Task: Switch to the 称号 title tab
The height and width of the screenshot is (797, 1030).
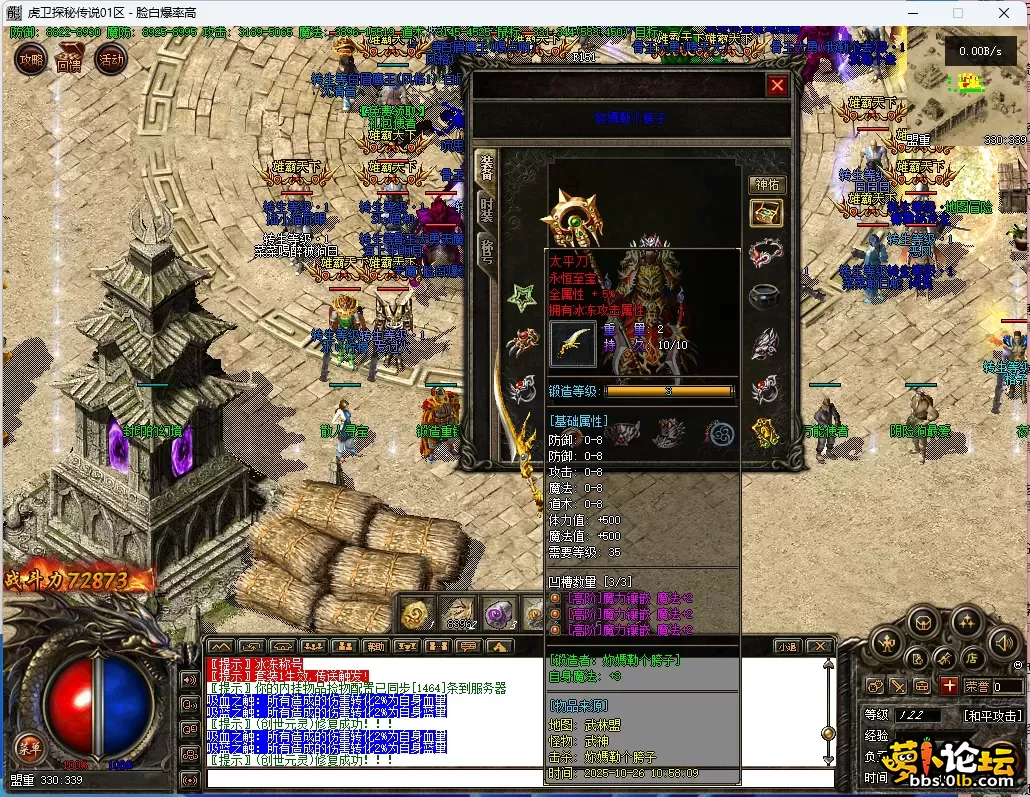Action: (x=486, y=250)
